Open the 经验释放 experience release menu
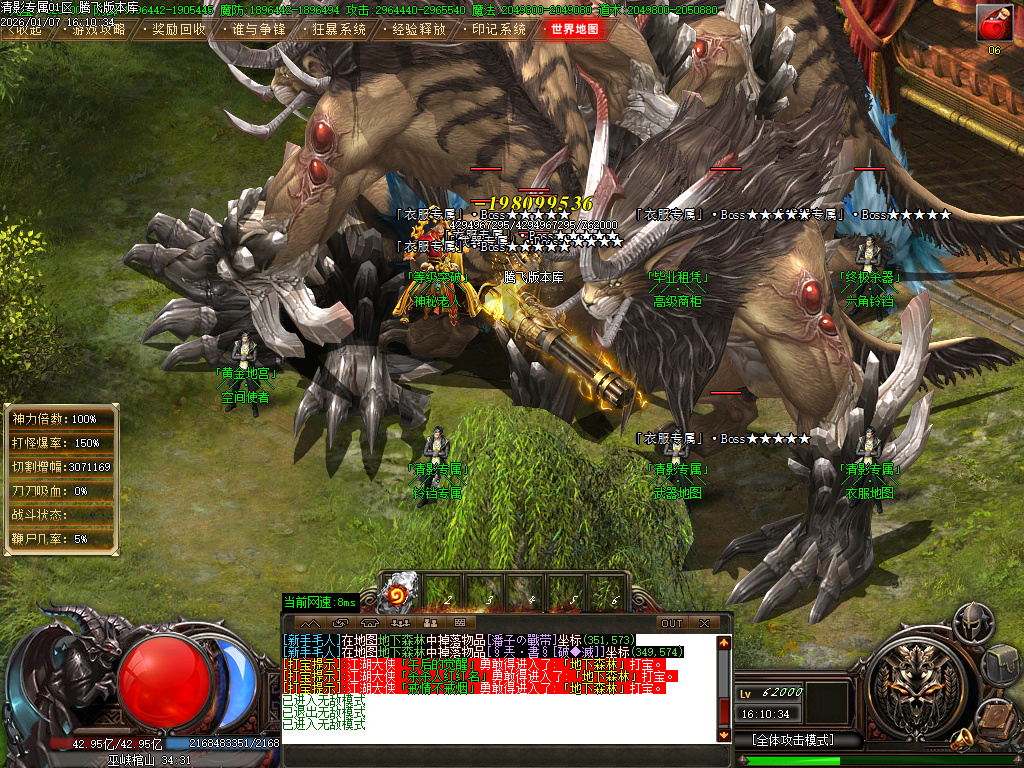This screenshot has height=768, width=1024. 418,30
